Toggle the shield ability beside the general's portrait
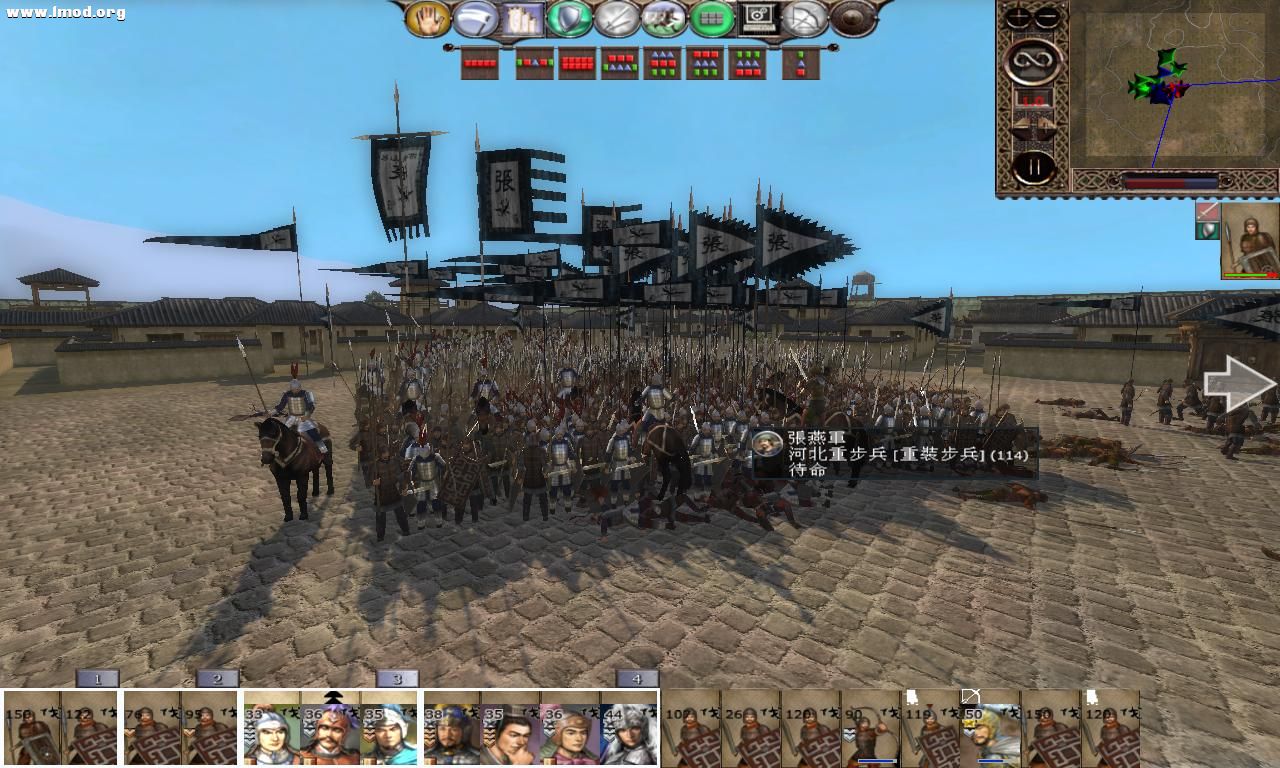The height and width of the screenshot is (768, 1280). (x=1207, y=230)
